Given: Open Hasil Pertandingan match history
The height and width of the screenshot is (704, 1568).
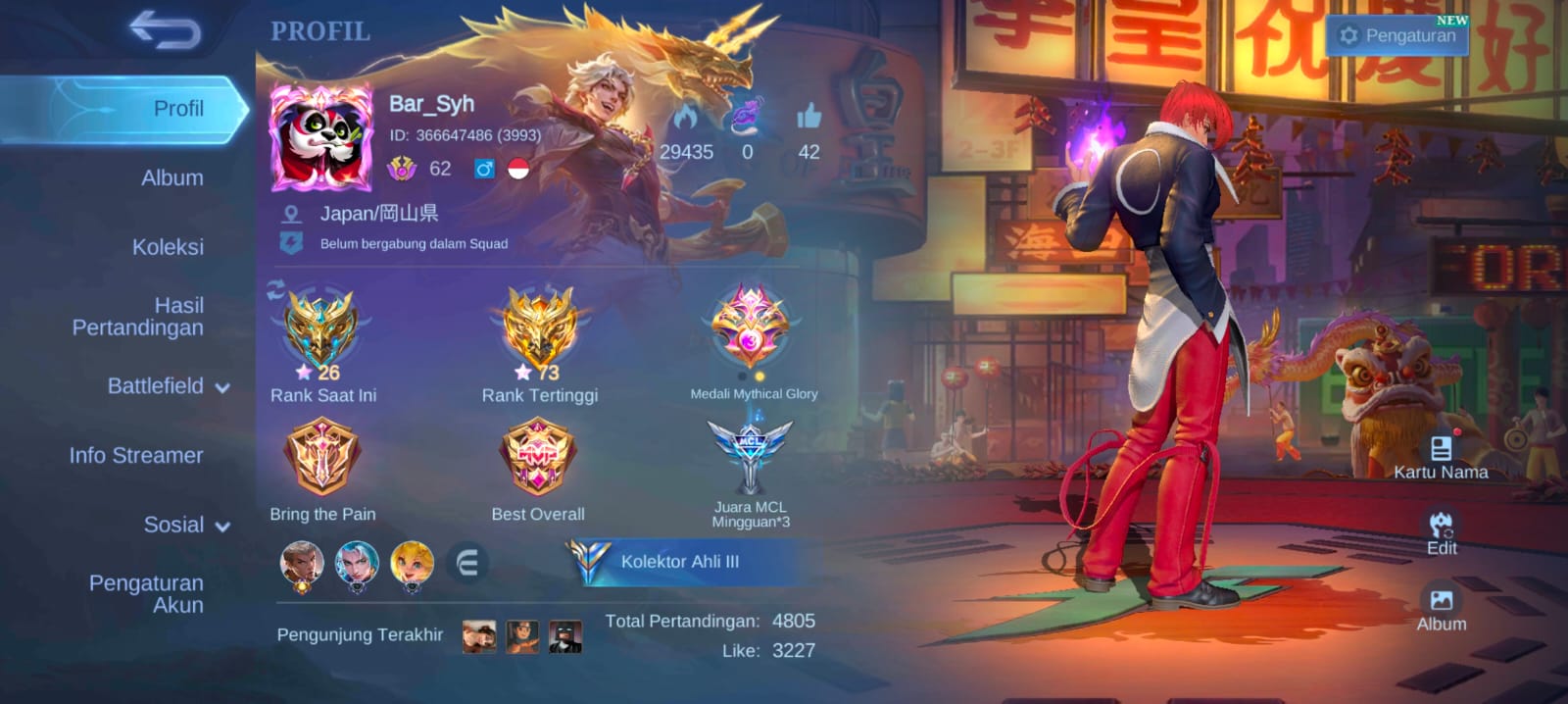Looking at the screenshot, I should 138,317.
